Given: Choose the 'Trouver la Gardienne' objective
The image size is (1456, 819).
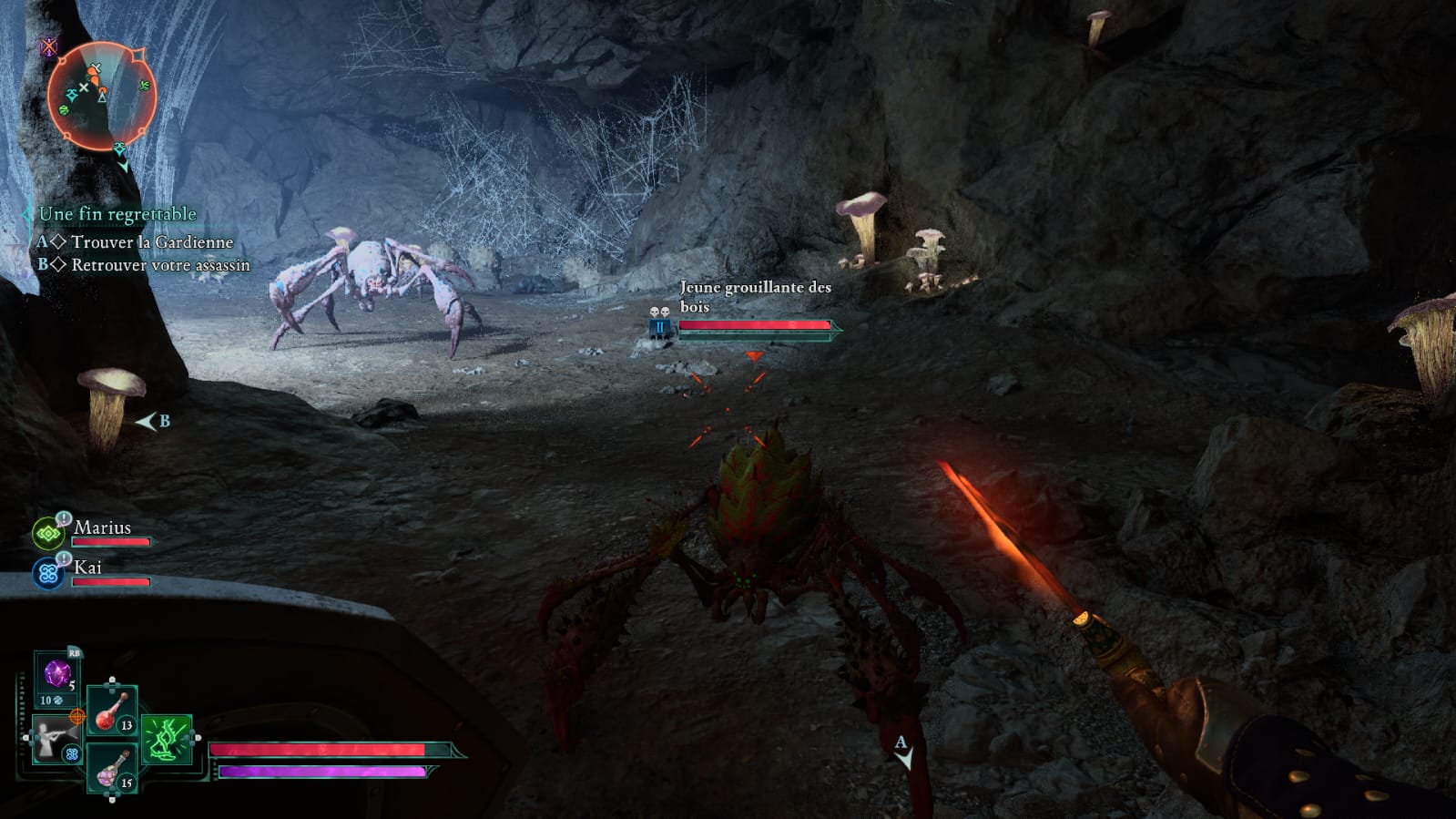Looking at the screenshot, I should [152, 242].
